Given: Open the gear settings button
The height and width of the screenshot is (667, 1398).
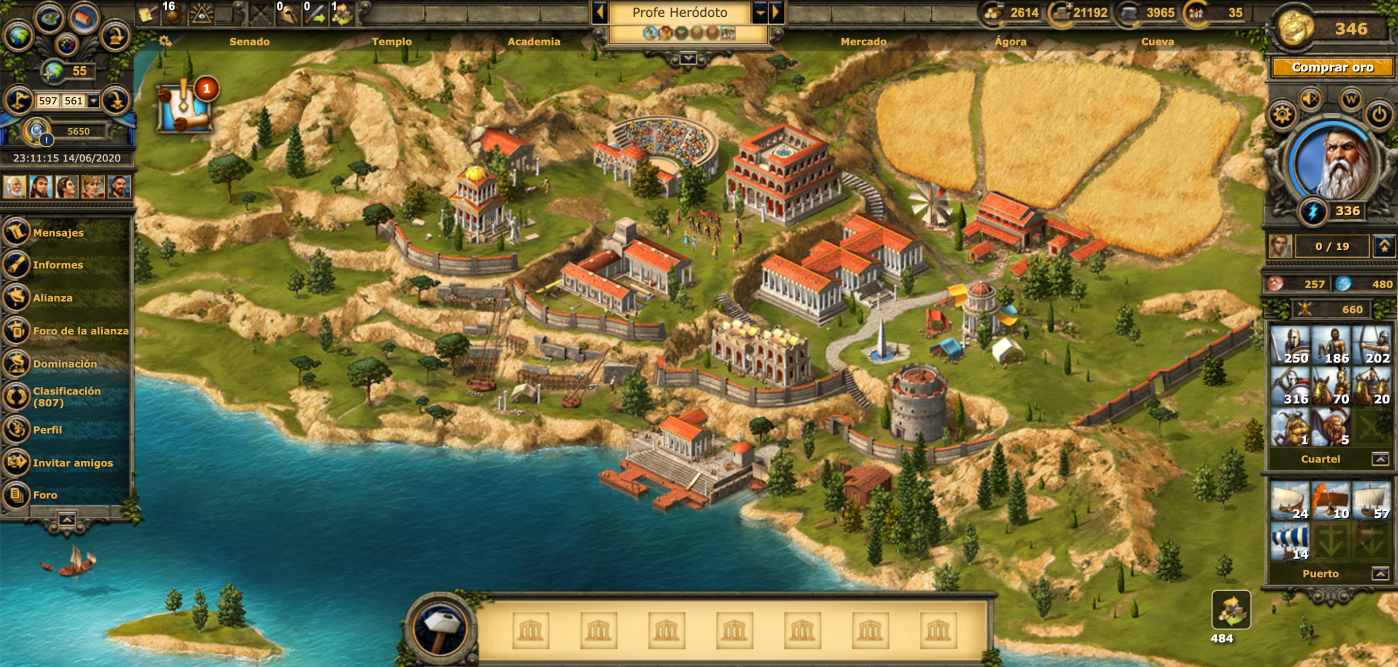Looking at the screenshot, I should pos(1282,115).
